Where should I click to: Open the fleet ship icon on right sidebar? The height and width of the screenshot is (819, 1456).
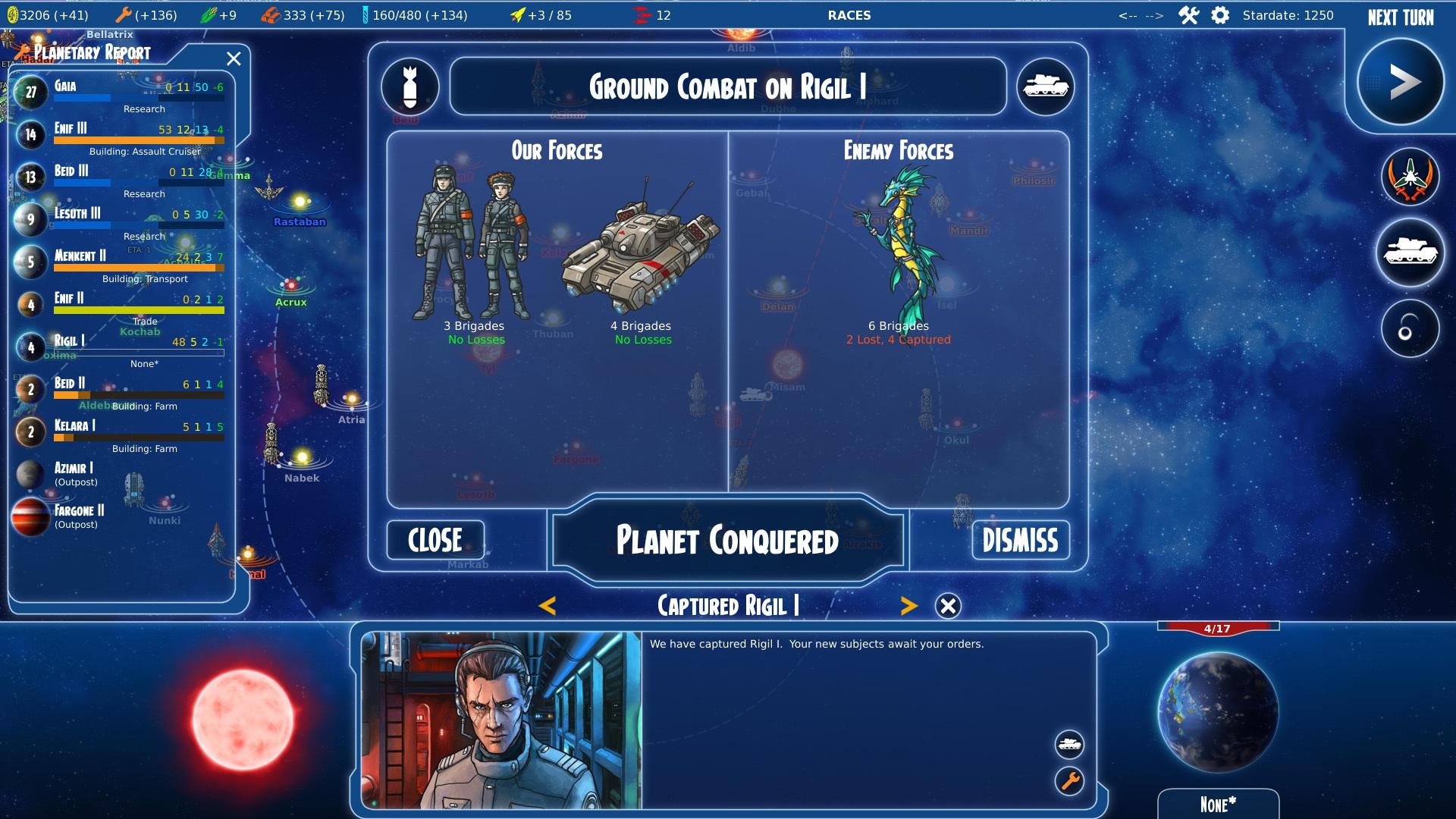tap(1410, 177)
